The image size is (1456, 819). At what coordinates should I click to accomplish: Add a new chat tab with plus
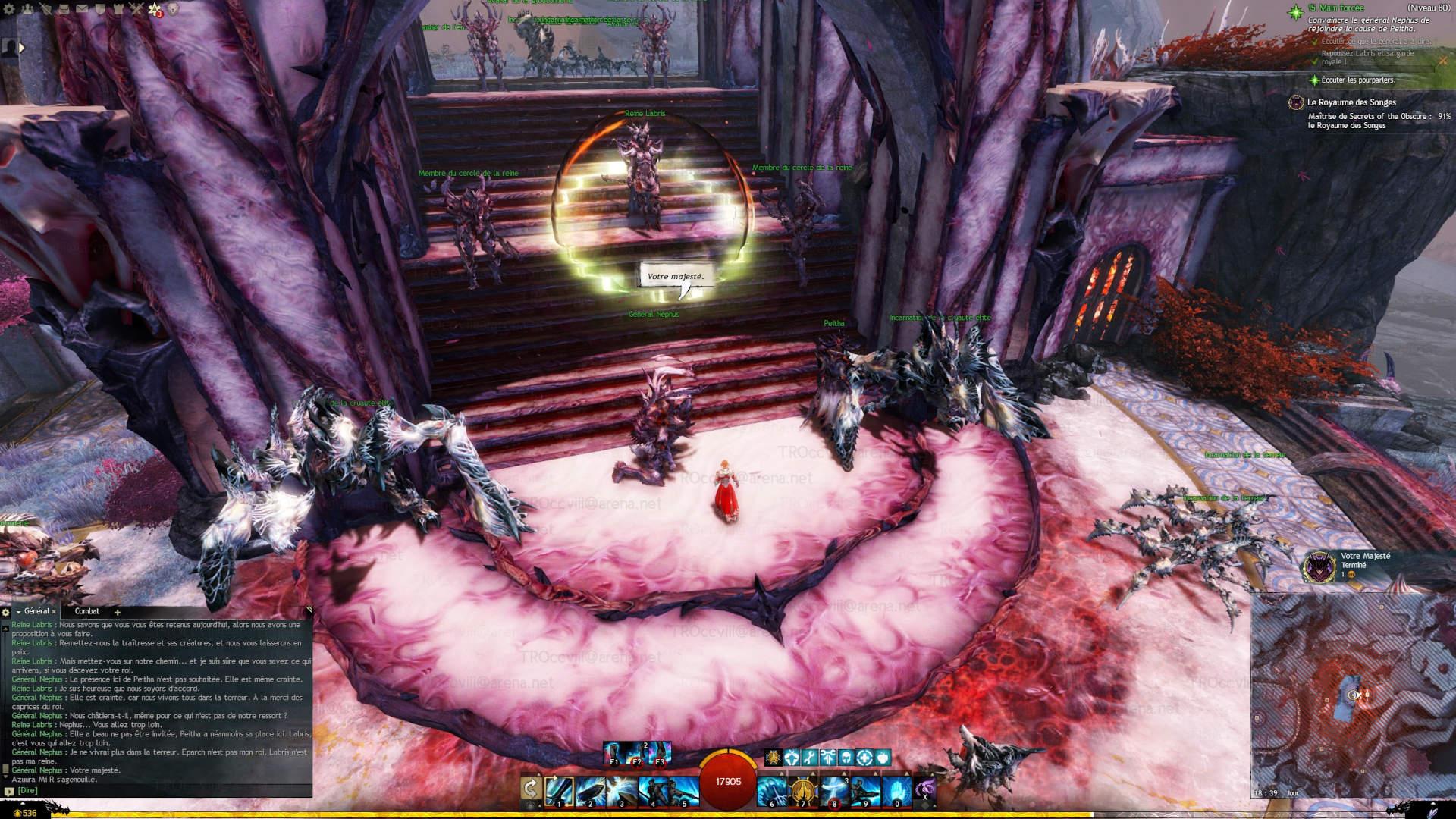(118, 612)
